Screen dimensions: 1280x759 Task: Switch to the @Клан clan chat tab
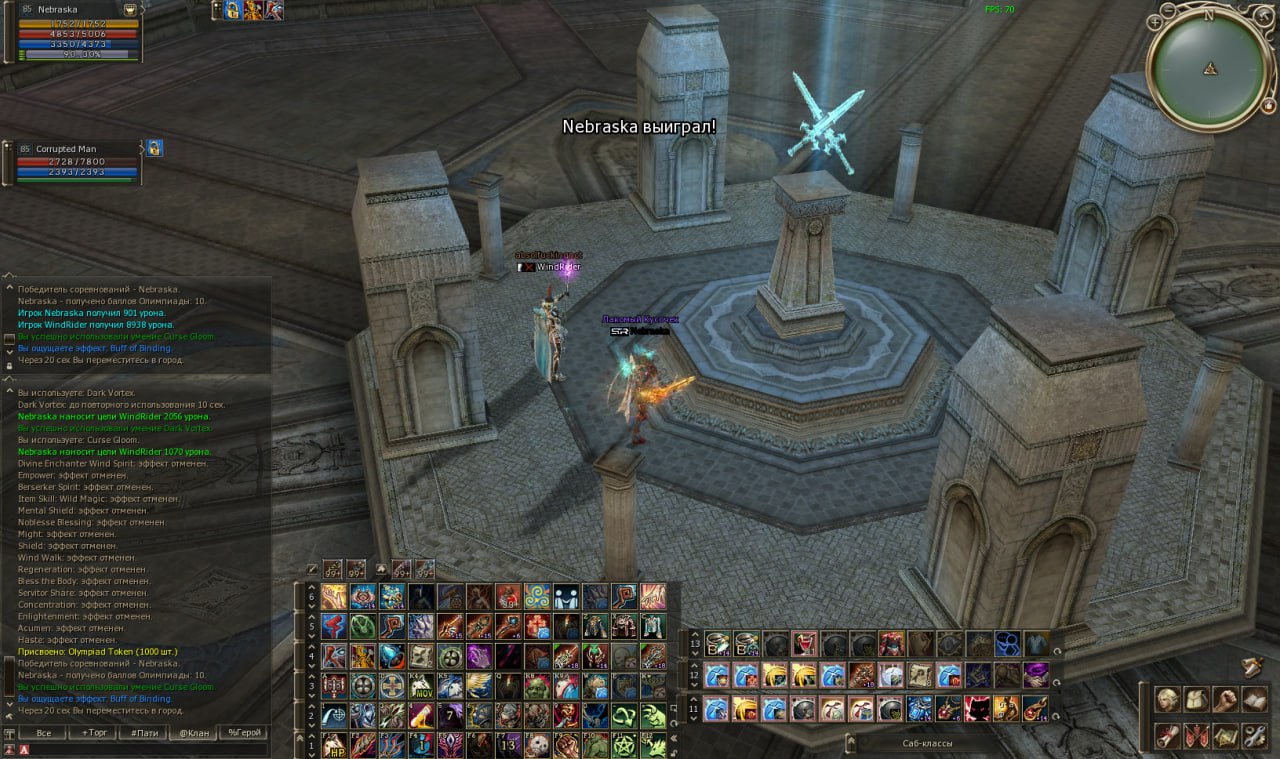coord(193,733)
